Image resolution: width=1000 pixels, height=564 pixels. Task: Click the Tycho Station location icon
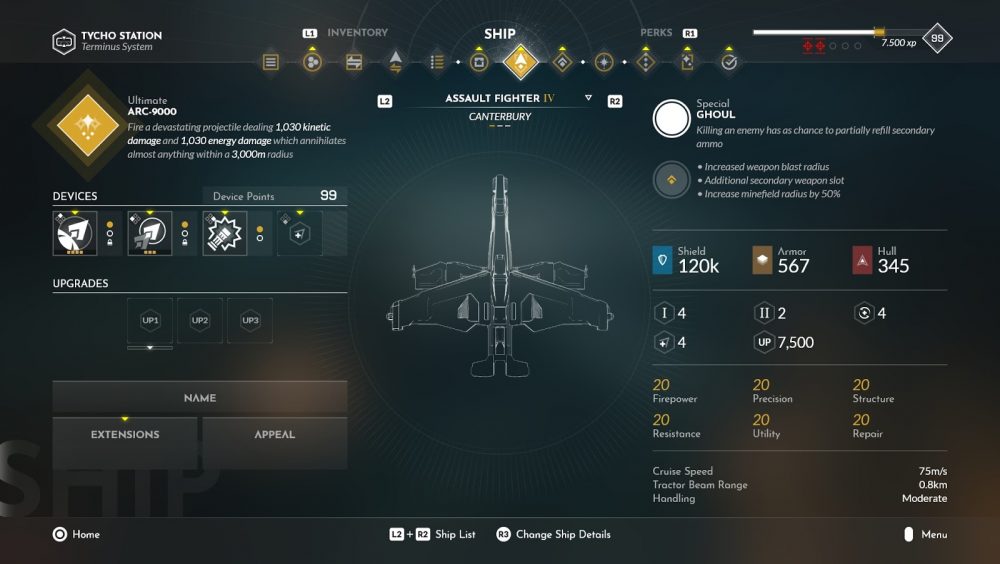click(x=65, y=41)
